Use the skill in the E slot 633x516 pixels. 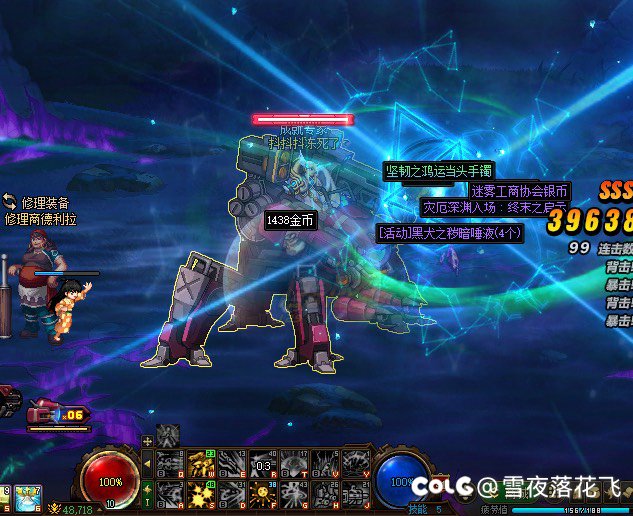click(232, 464)
